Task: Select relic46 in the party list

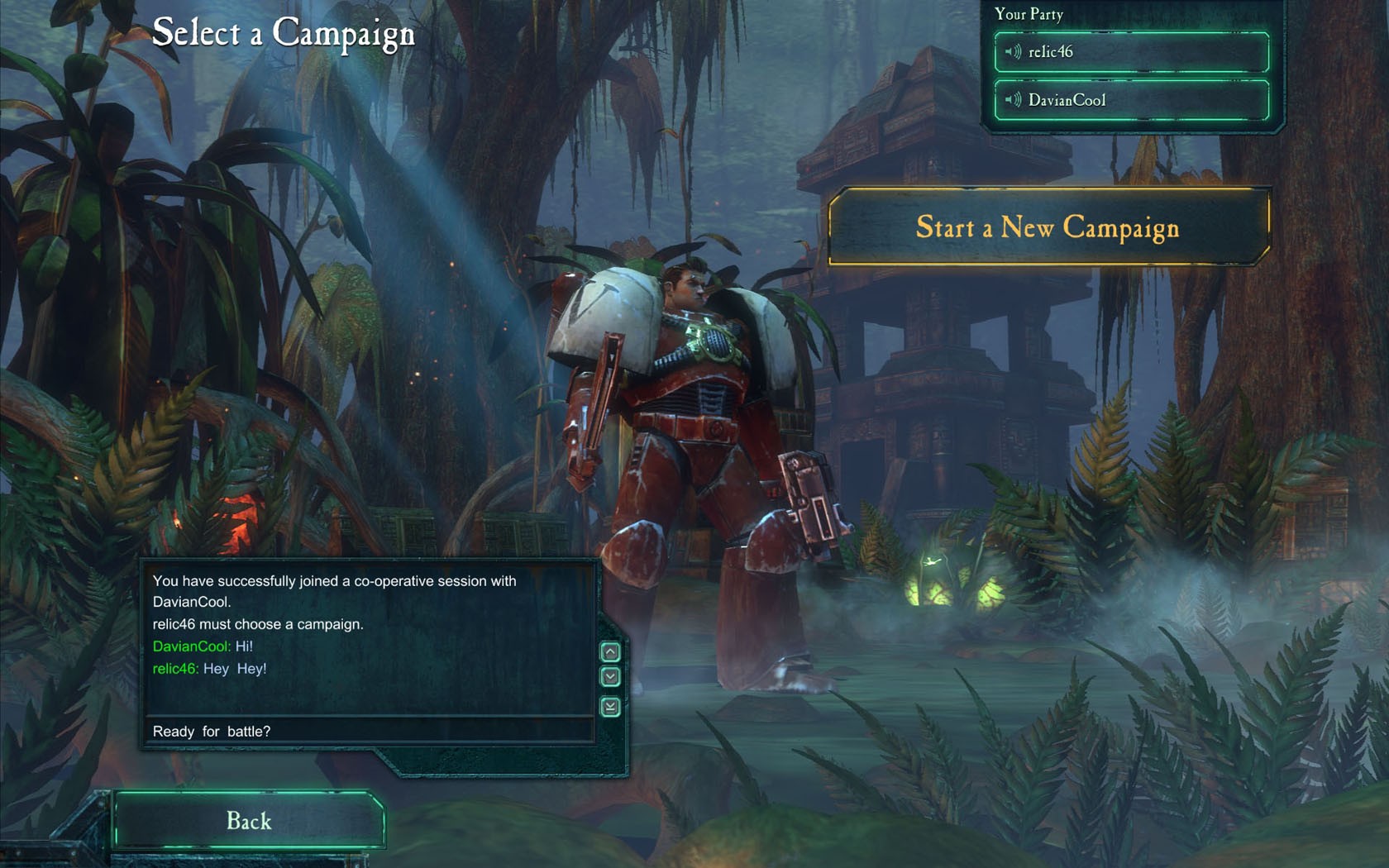Action: point(1141,52)
